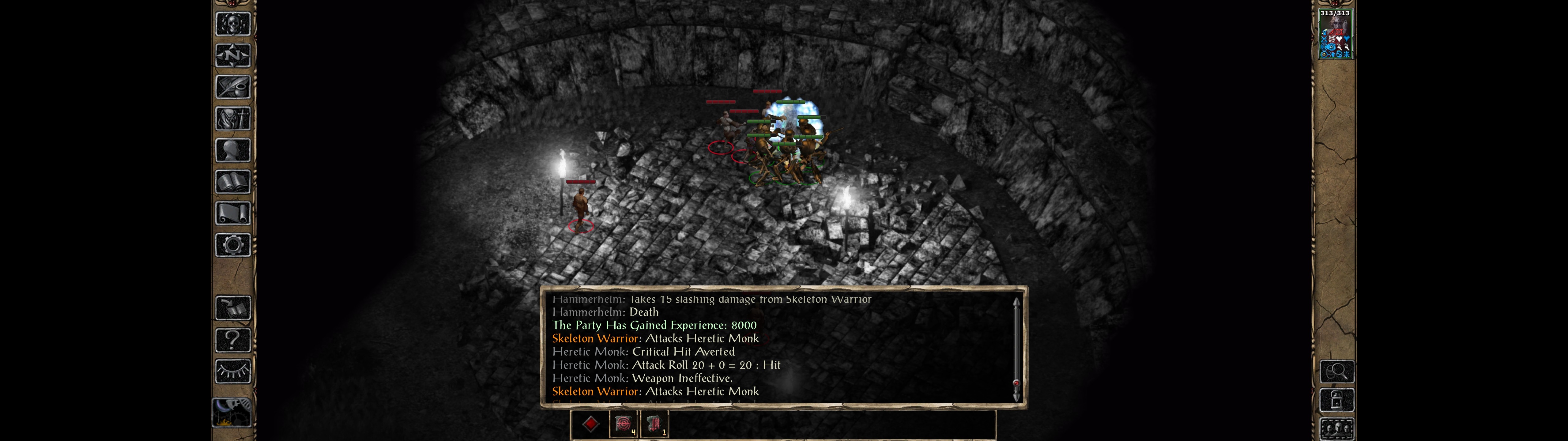Click the book and arrow sidebar button
The height and width of the screenshot is (441, 1568).
coord(232,308)
